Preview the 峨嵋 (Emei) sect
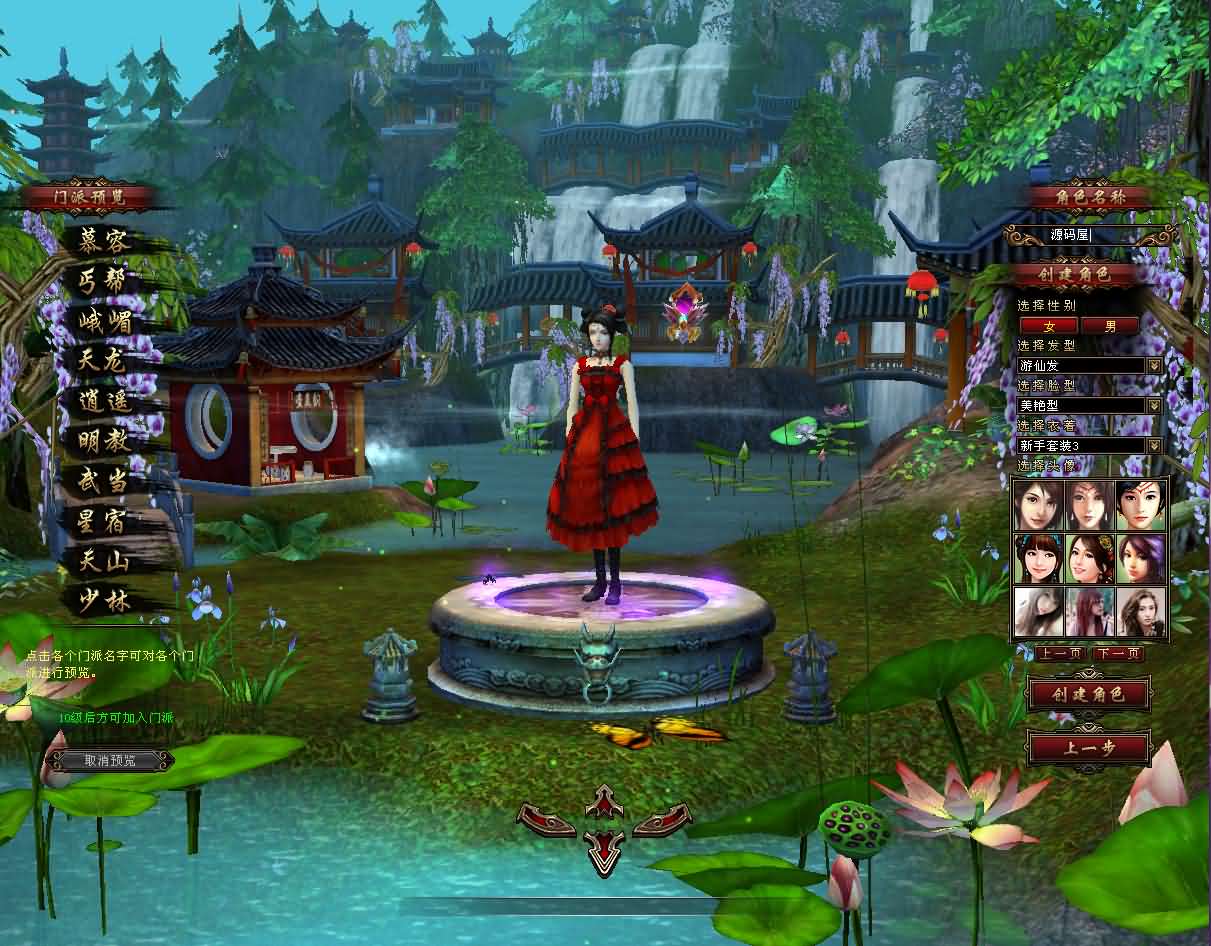This screenshot has width=1211, height=946. pos(105,321)
